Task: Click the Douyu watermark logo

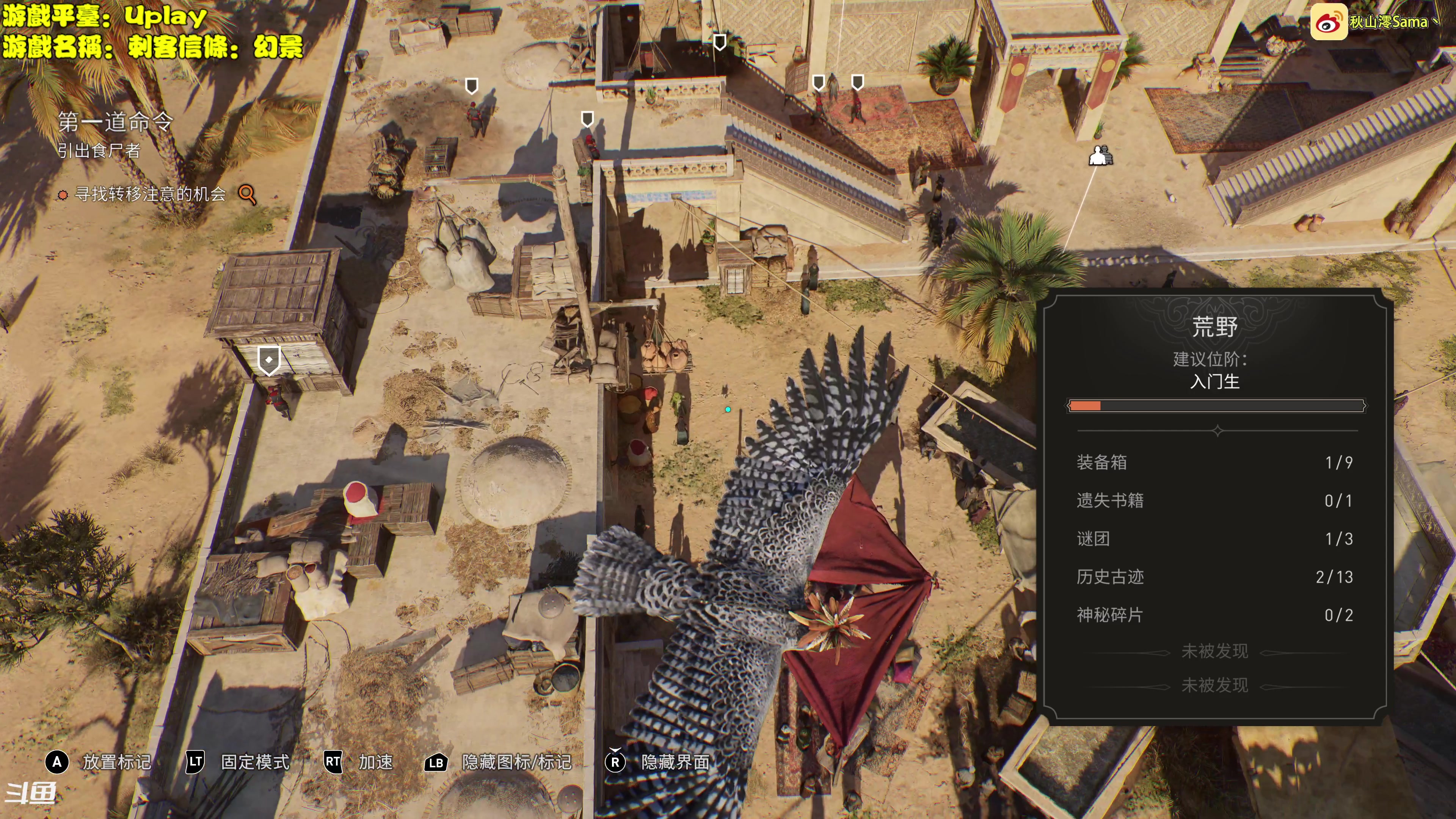Action: click(x=31, y=793)
